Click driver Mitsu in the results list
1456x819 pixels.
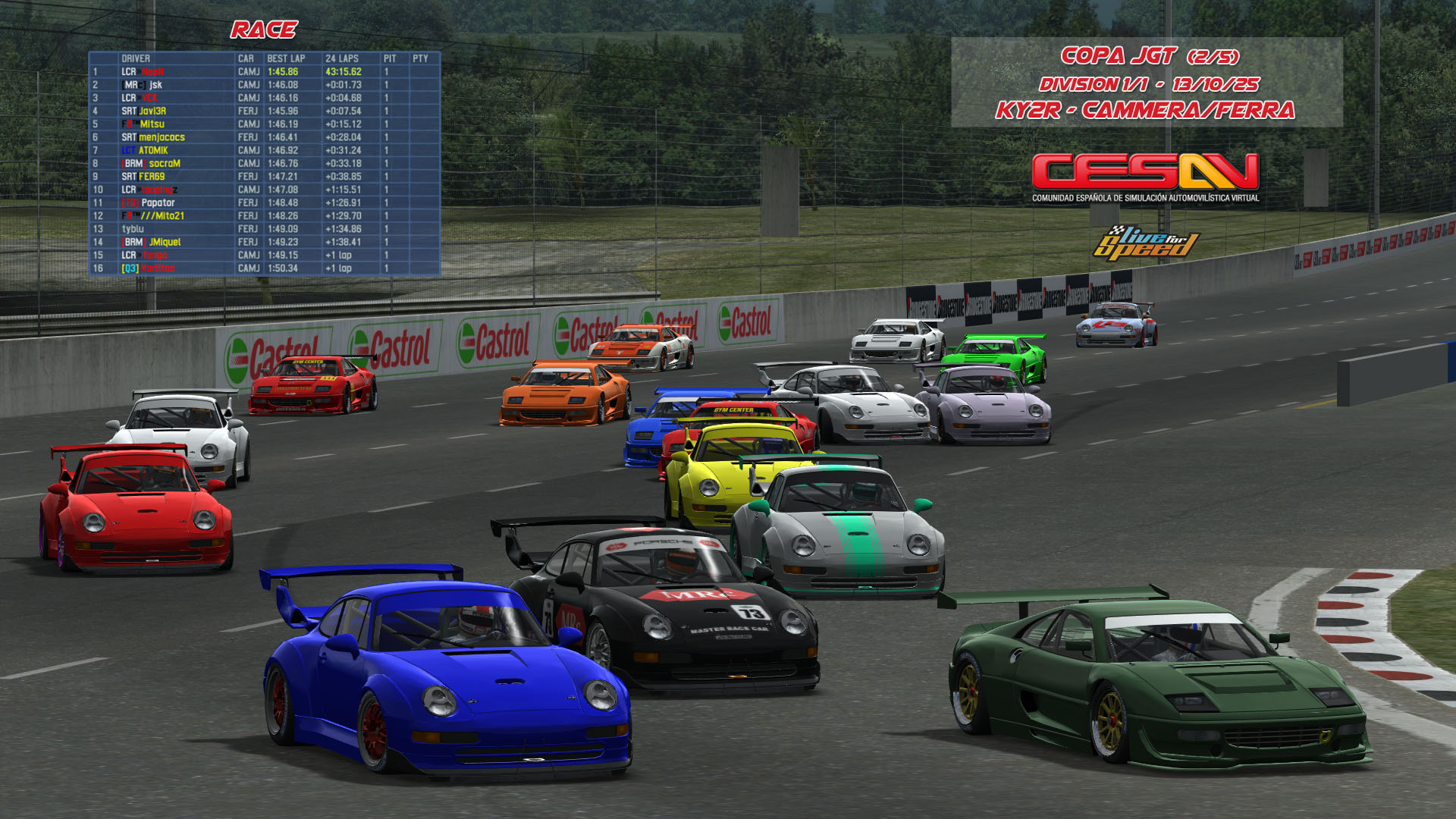(x=152, y=124)
